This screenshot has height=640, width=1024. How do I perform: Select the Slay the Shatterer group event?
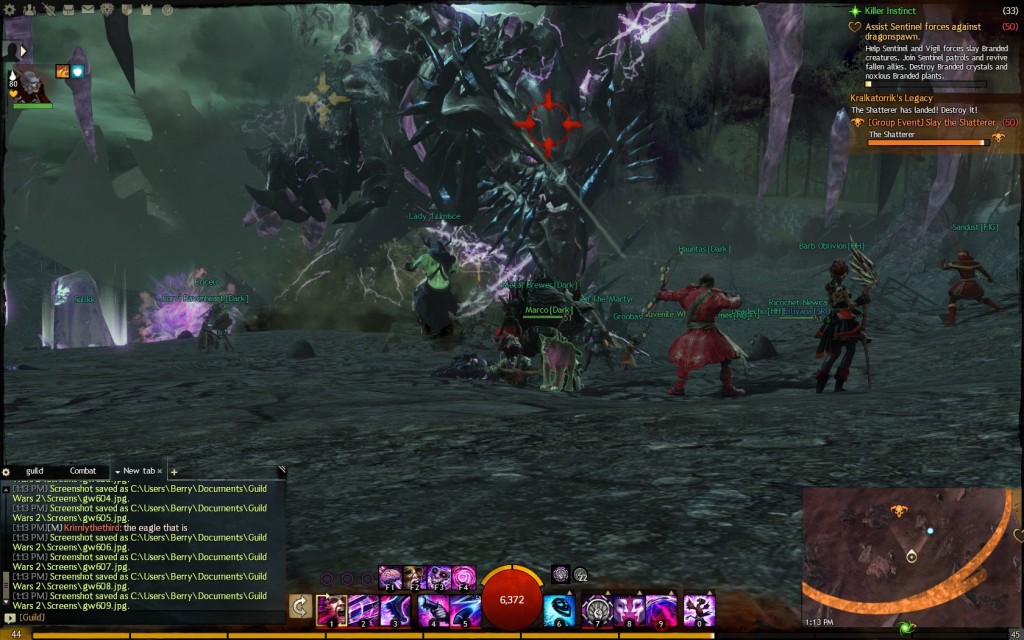pos(929,122)
